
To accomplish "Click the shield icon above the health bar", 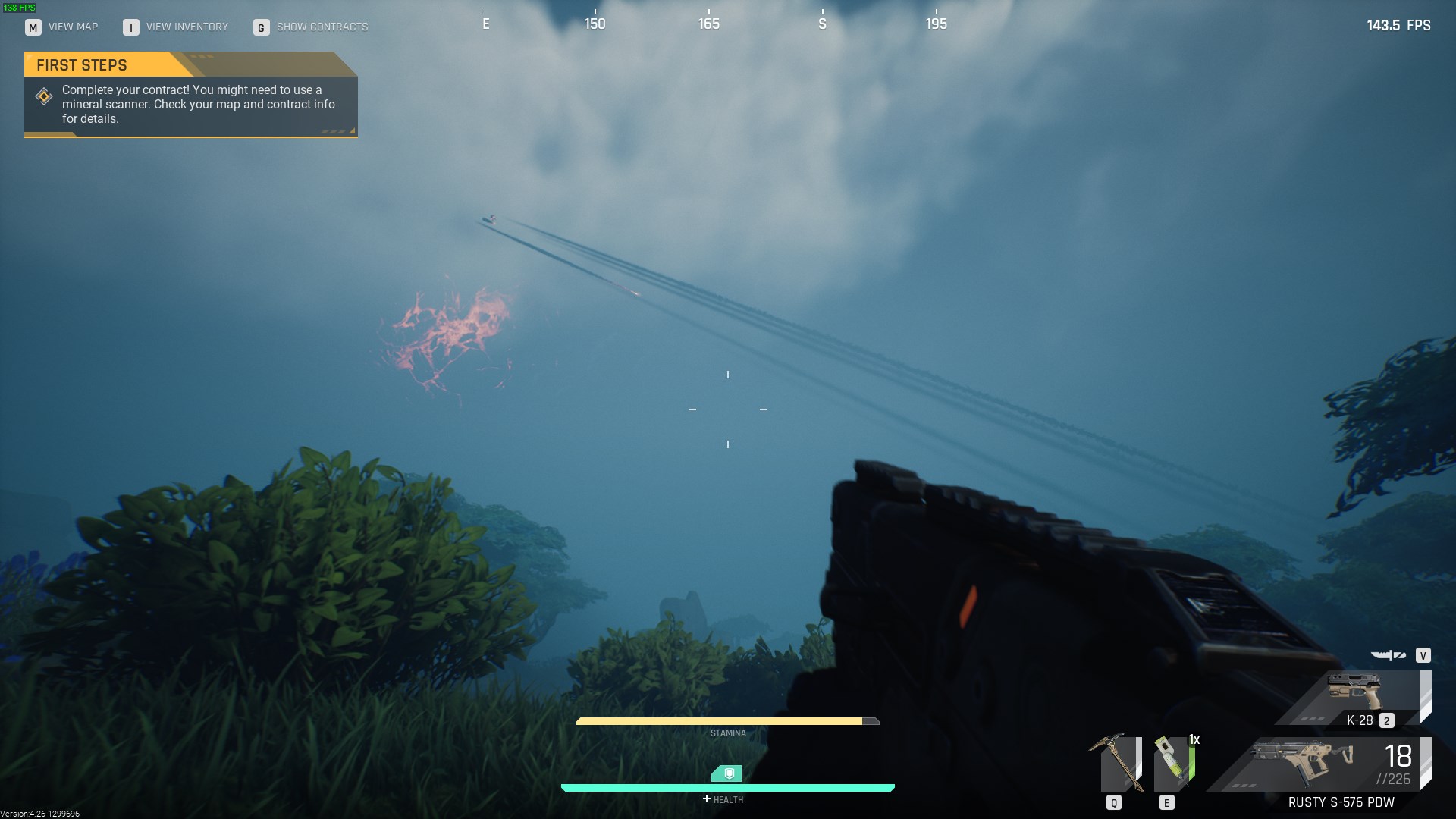I will [x=727, y=773].
